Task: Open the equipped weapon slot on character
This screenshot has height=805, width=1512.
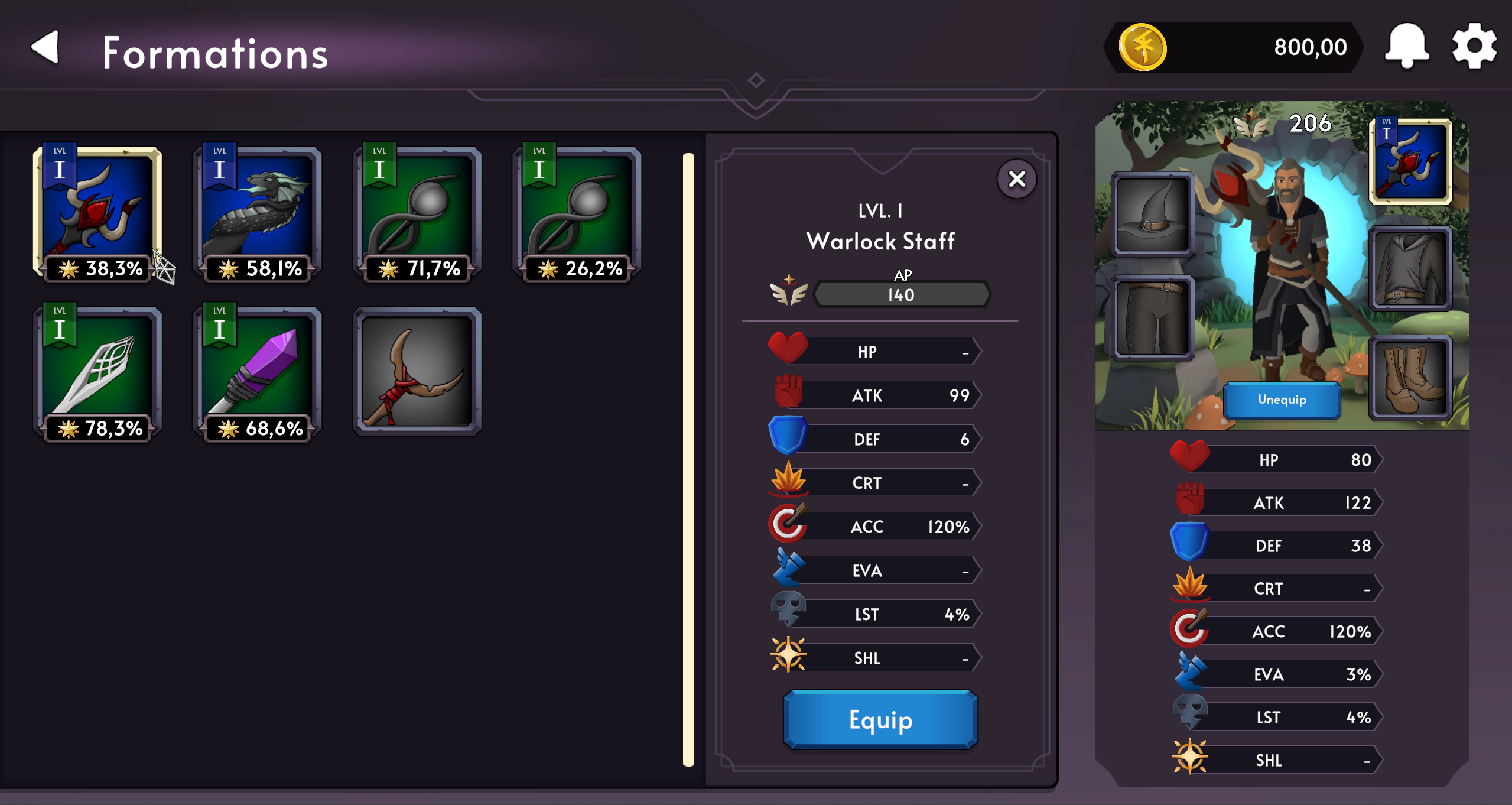Action: click(x=1410, y=161)
